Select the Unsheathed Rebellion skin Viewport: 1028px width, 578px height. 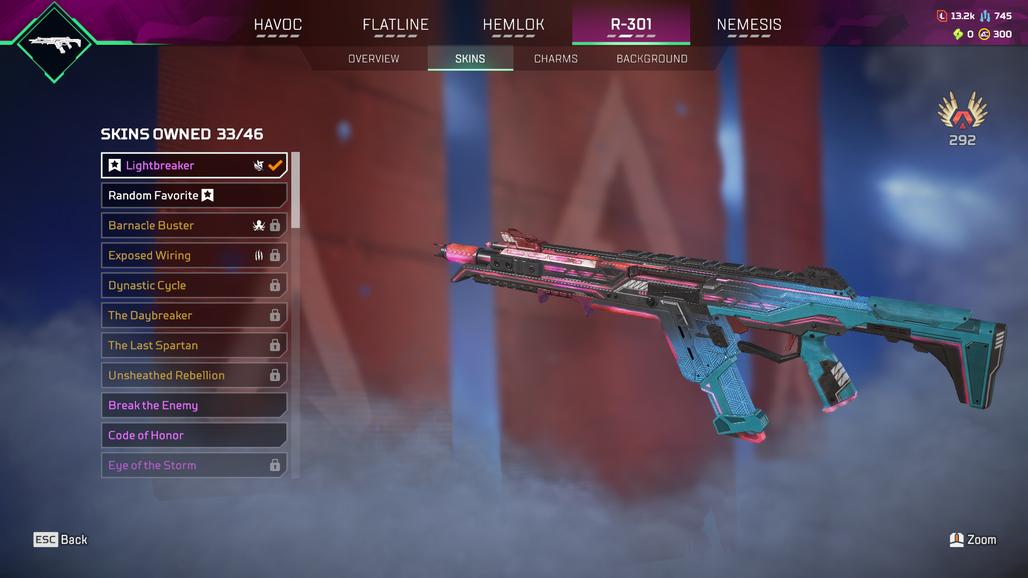click(x=194, y=375)
